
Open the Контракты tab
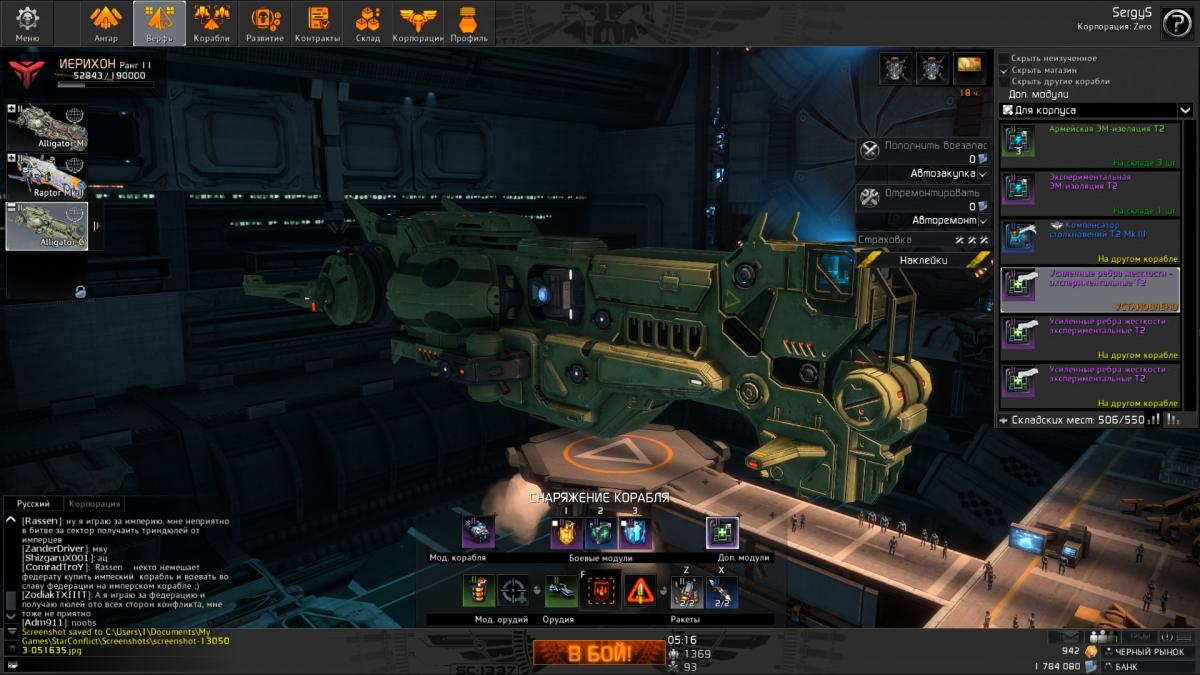point(318,23)
